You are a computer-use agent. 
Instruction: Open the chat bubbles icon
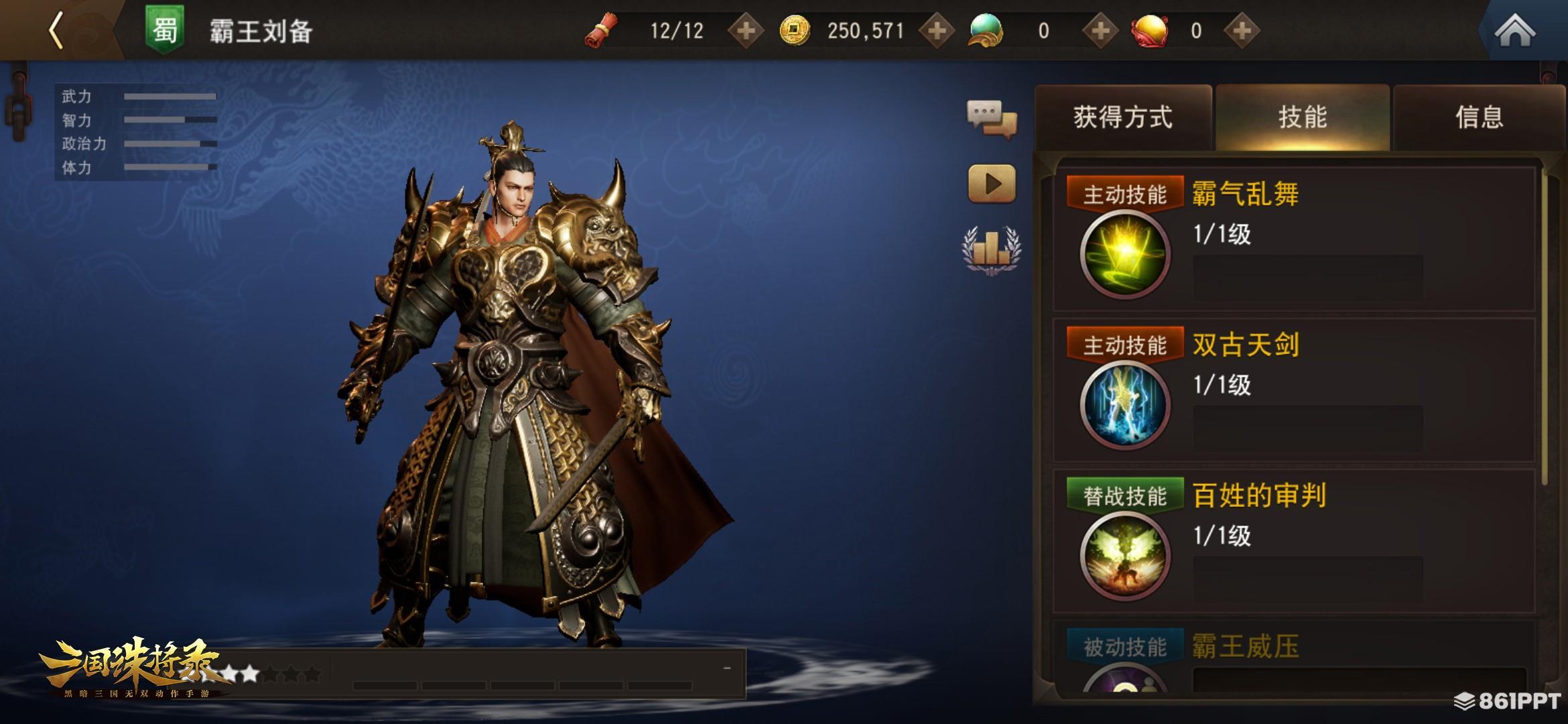pyautogui.click(x=992, y=119)
